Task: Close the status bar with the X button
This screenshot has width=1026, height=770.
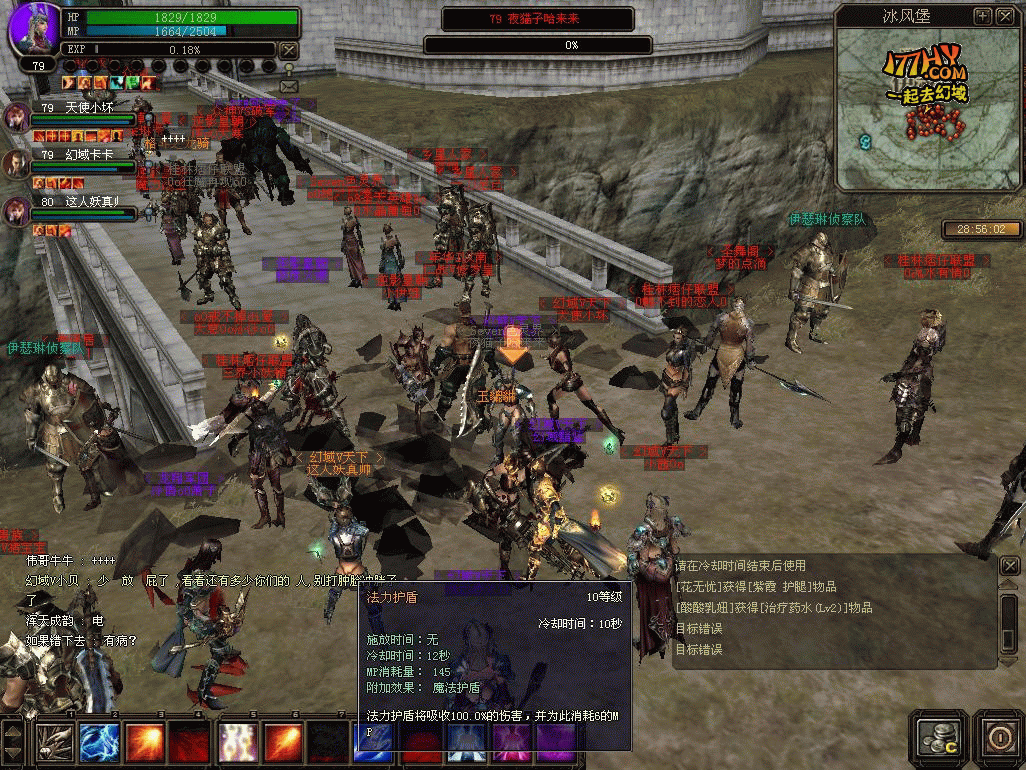Action: click(288, 50)
